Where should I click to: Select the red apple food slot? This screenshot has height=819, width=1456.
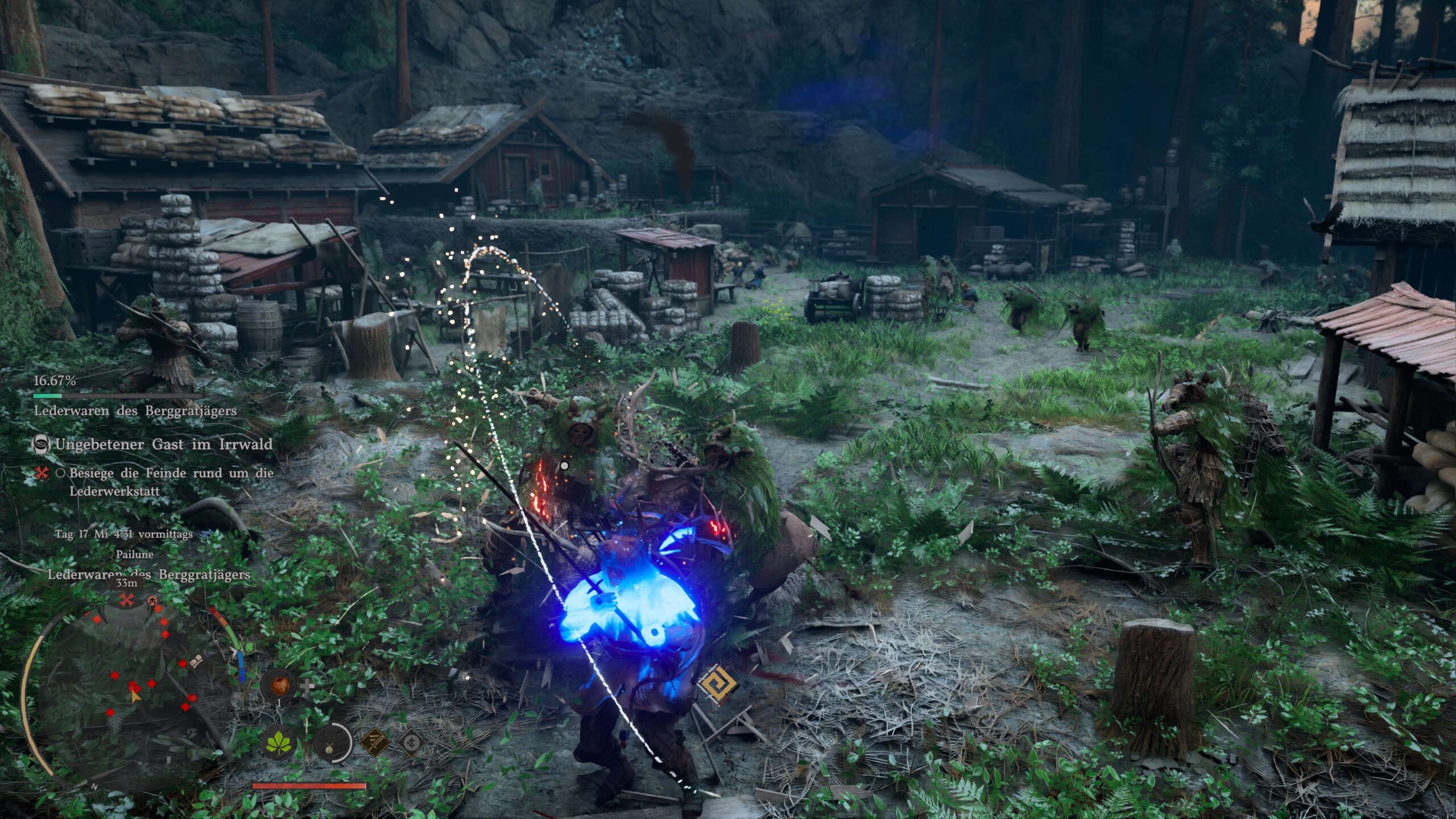[x=279, y=685]
